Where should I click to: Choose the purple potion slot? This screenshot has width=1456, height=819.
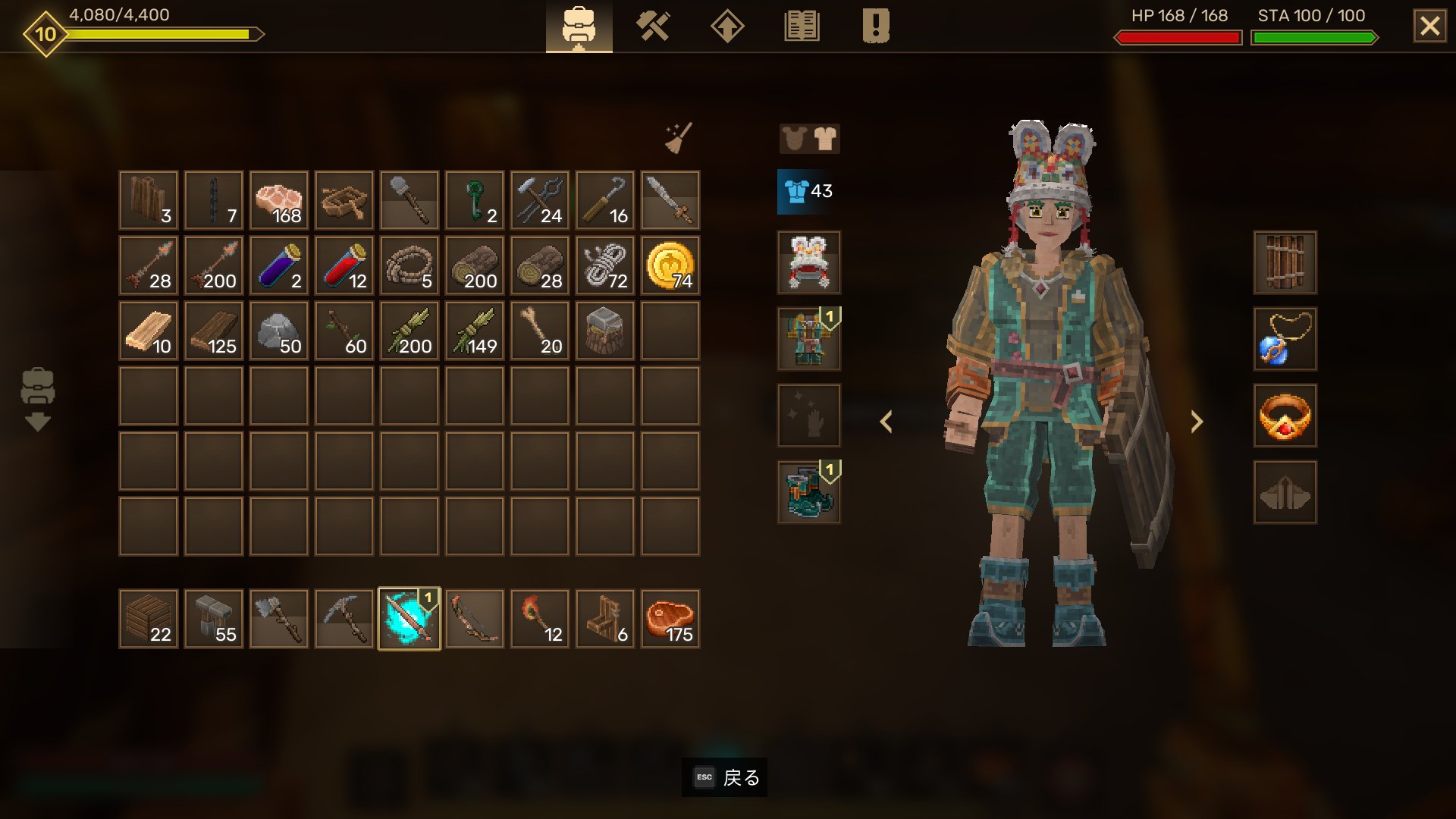(x=279, y=265)
